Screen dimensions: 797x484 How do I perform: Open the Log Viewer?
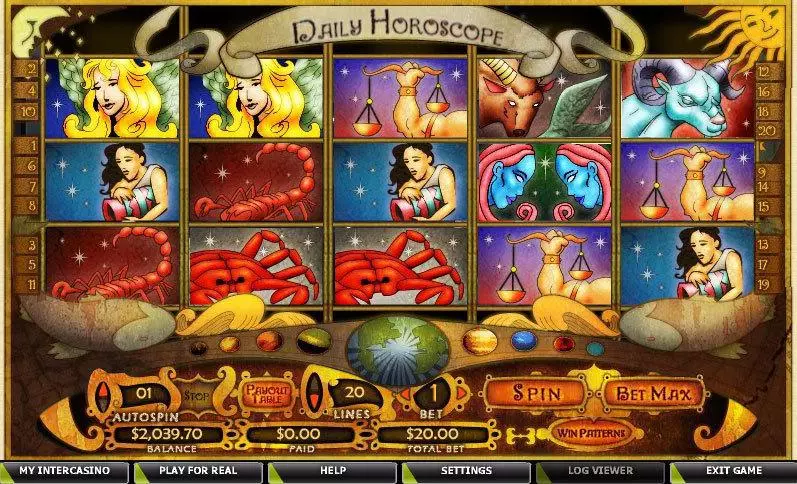click(x=600, y=470)
